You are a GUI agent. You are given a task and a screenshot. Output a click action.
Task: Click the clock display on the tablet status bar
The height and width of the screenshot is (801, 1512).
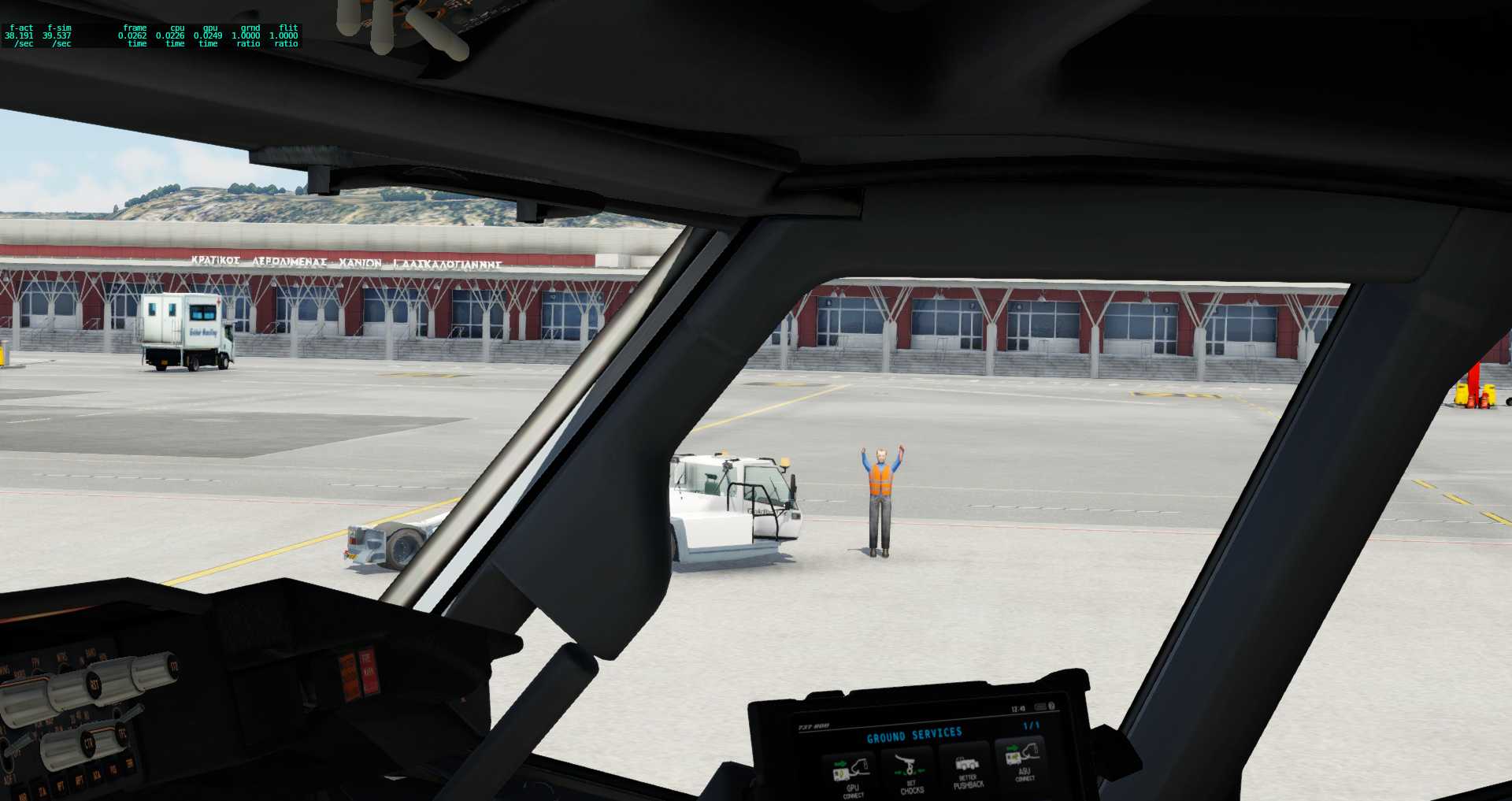click(1017, 708)
